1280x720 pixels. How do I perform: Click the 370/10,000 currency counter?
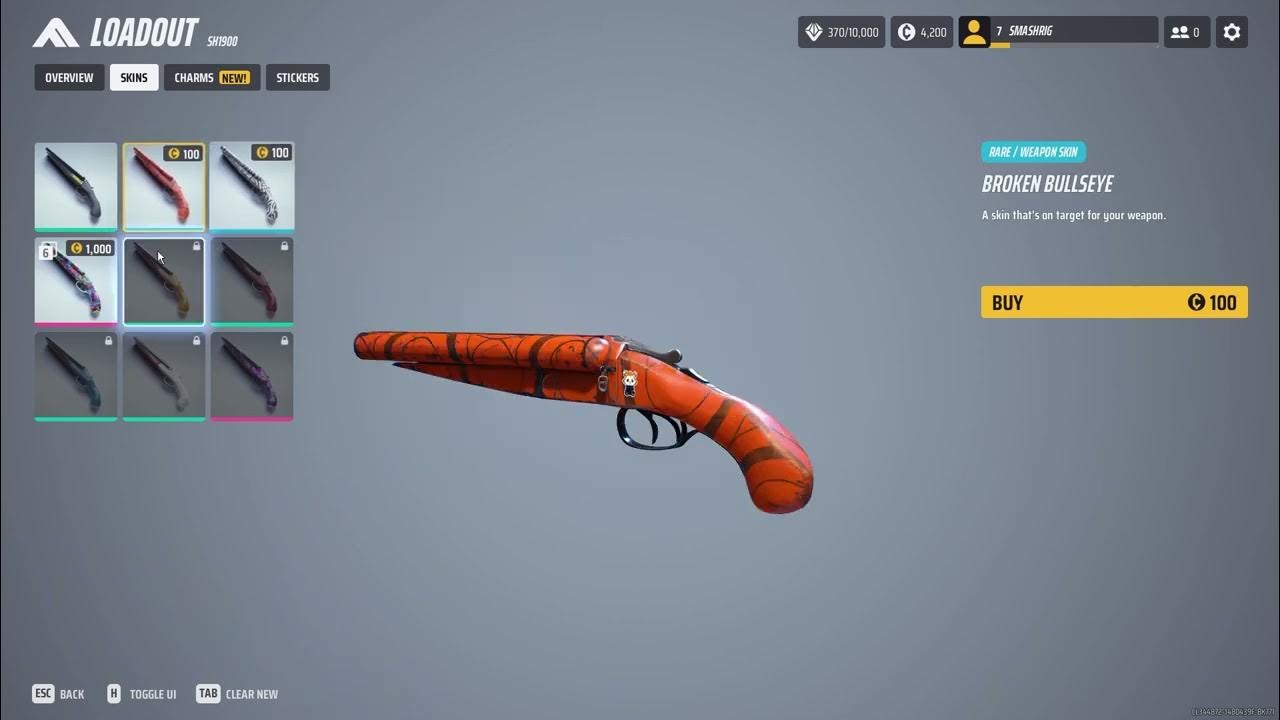(x=842, y=32)
